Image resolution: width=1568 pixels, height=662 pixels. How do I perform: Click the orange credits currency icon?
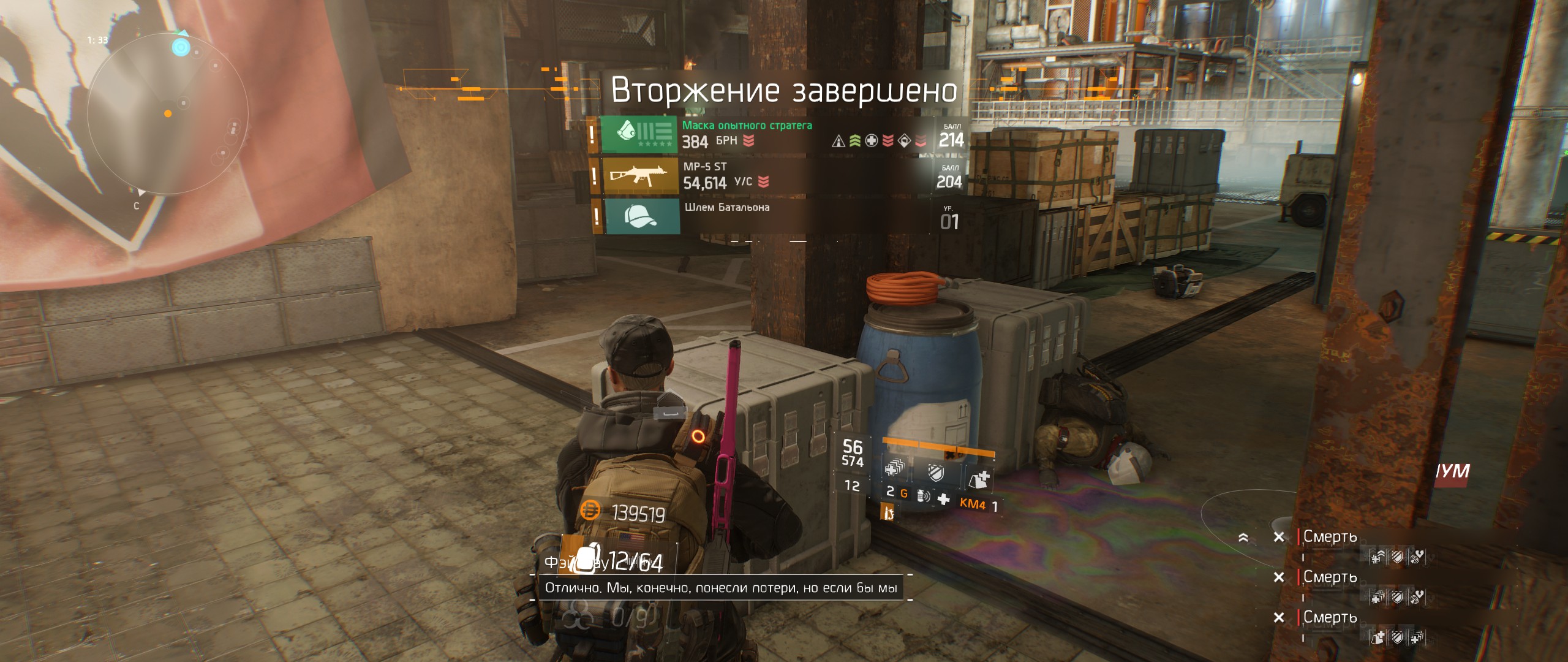pos(590,510)
